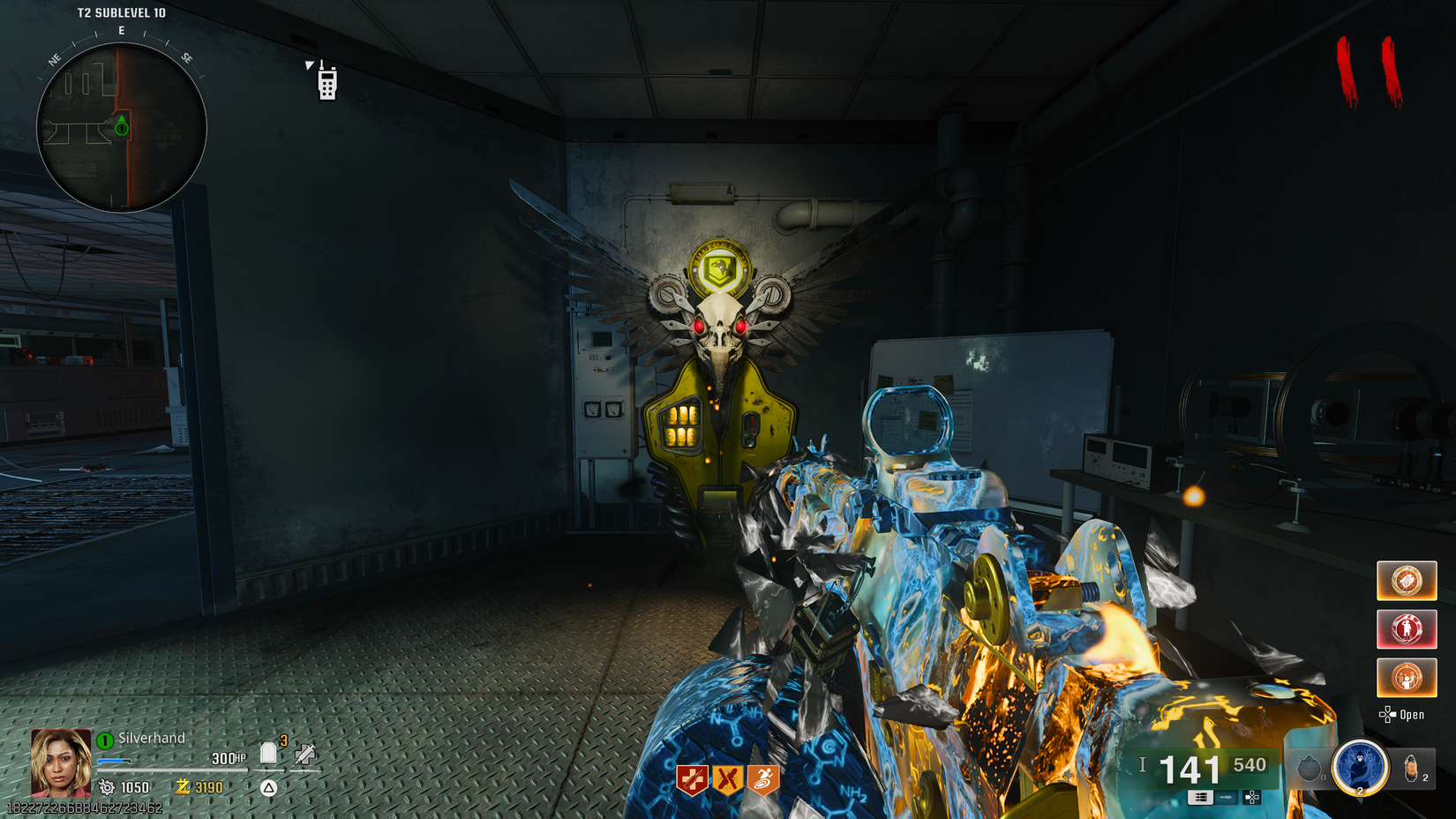The image size is (1456, 819).
Task: Toggle the top orange gobblegum slot
Action: (1407, 581)
